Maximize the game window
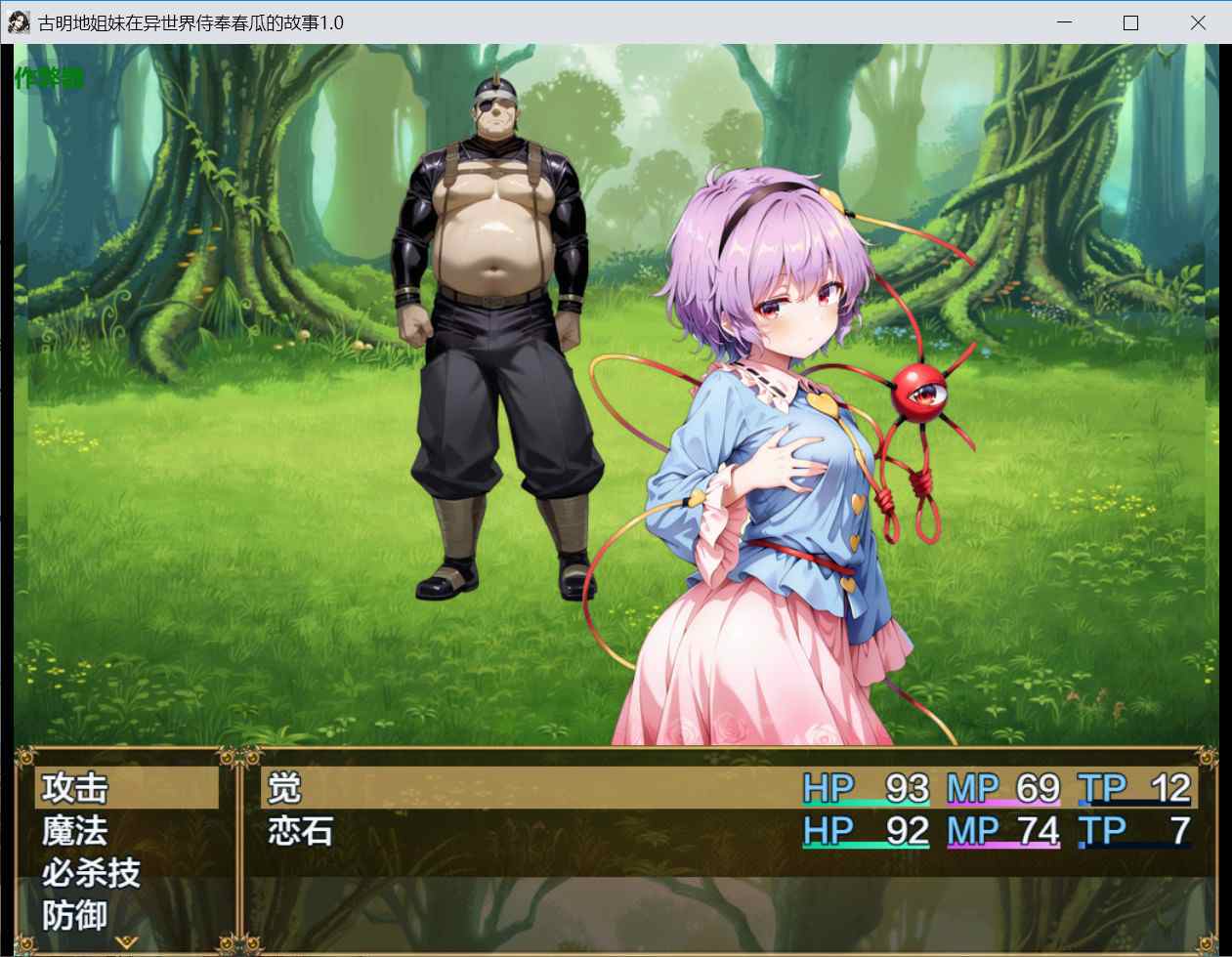Screen dimensions: 1232x957 pos(1130,22)
